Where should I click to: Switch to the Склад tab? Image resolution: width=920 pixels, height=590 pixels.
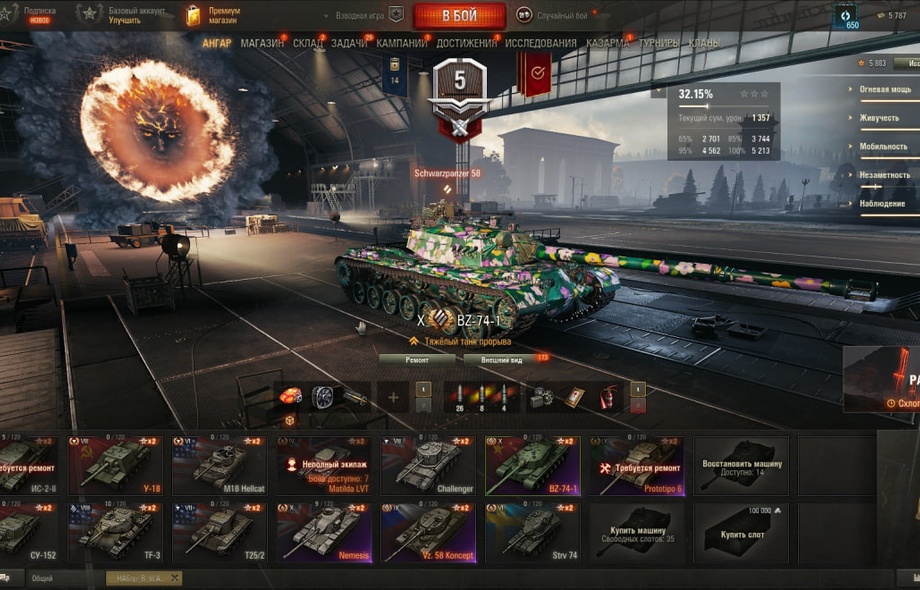[308, 43]
